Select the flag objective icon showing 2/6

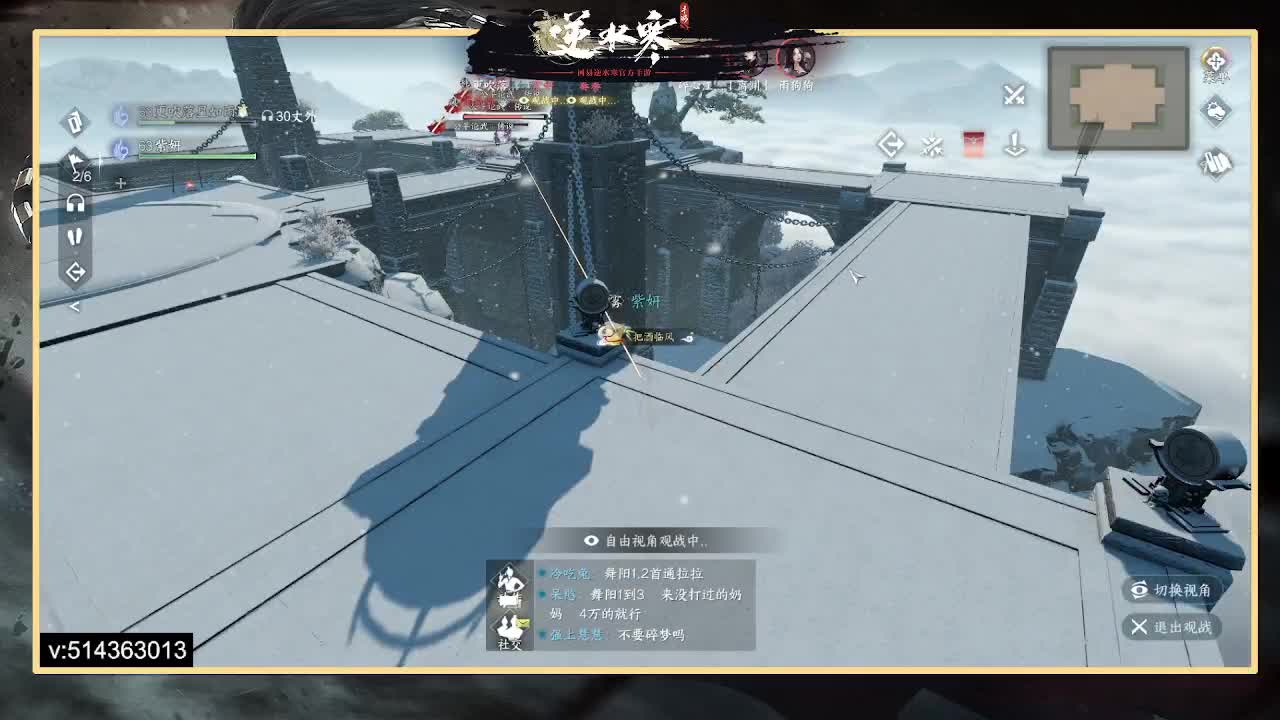(x=72, y=160)
